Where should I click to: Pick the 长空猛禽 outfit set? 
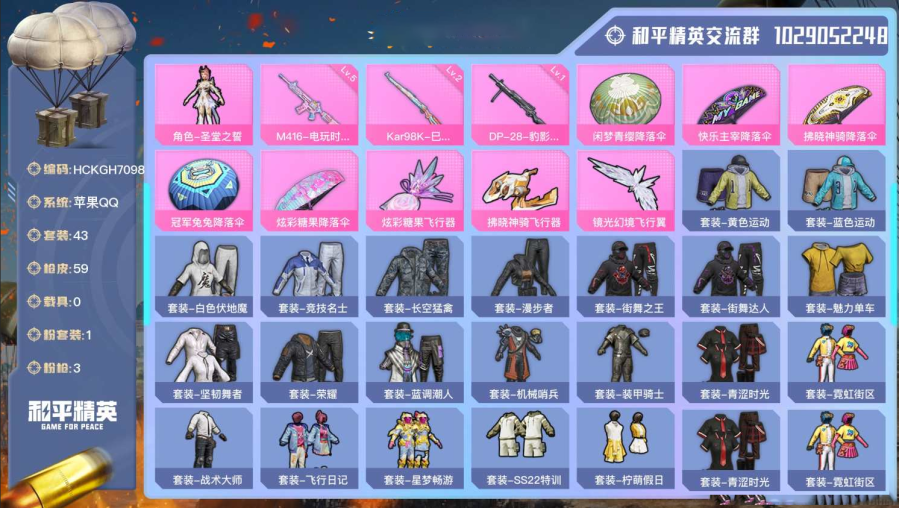[x=414, y=274]
